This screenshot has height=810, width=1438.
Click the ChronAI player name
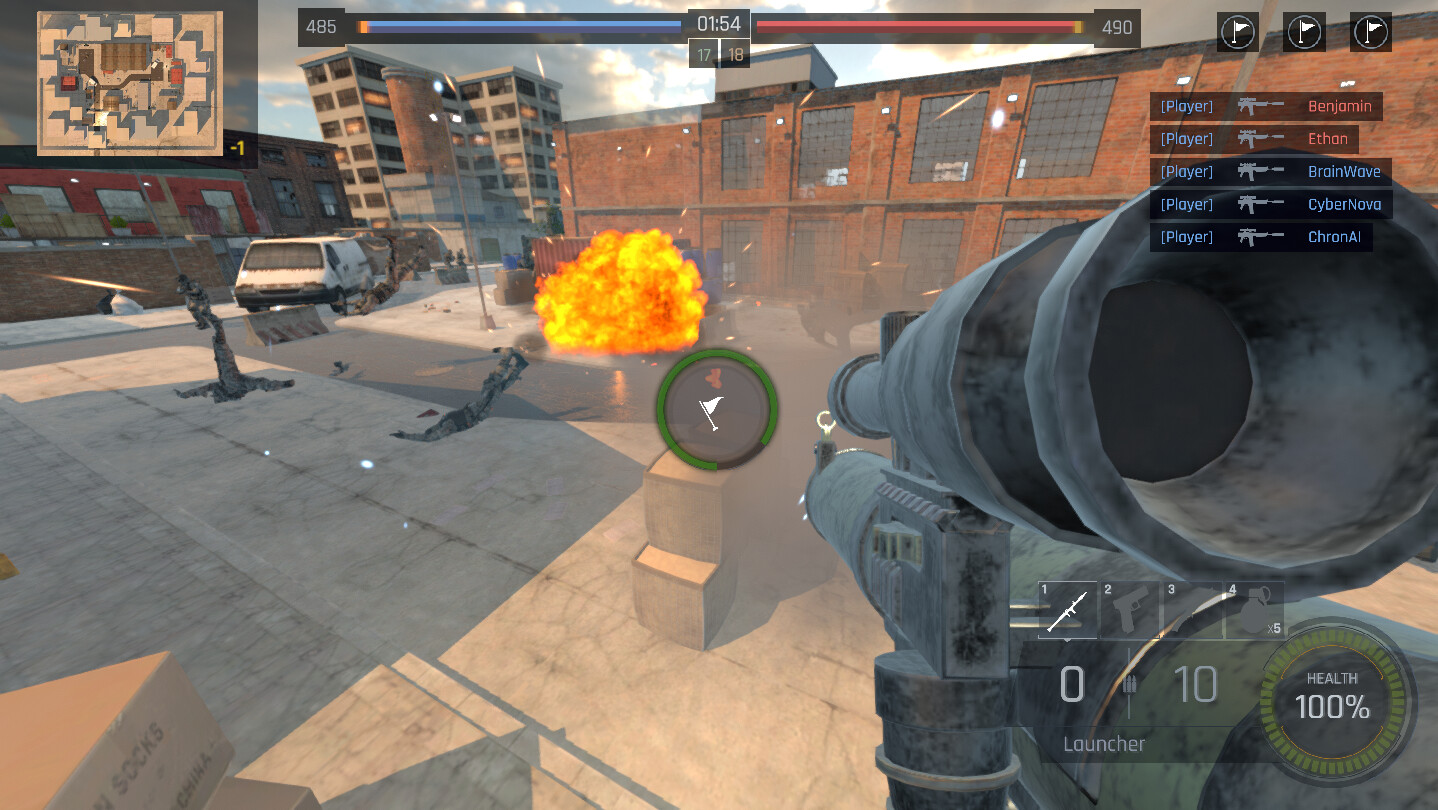1335,236
